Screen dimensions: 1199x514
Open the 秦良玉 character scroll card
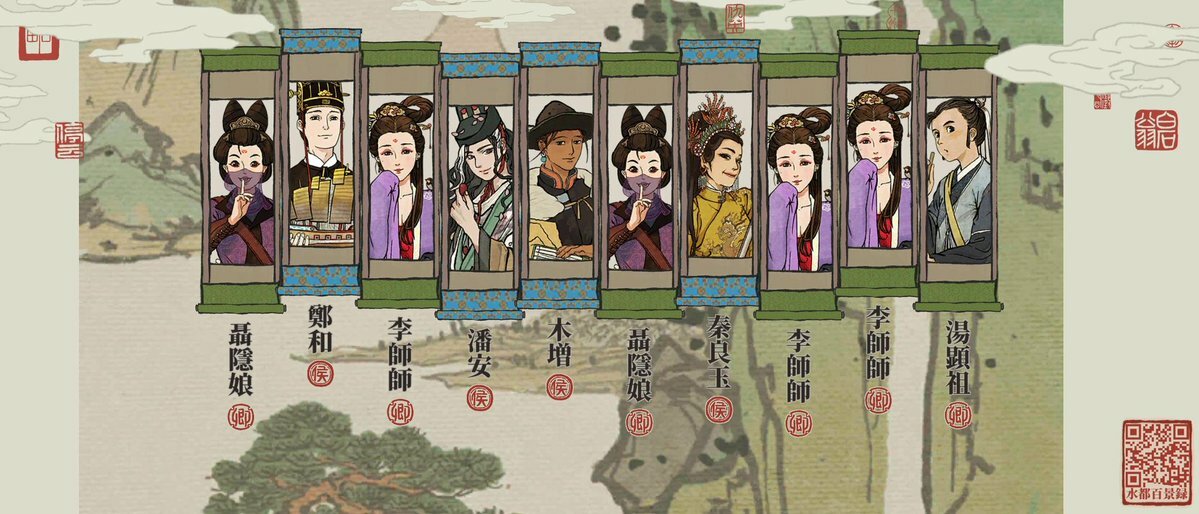pyautogui.click(x=719, y=175)
